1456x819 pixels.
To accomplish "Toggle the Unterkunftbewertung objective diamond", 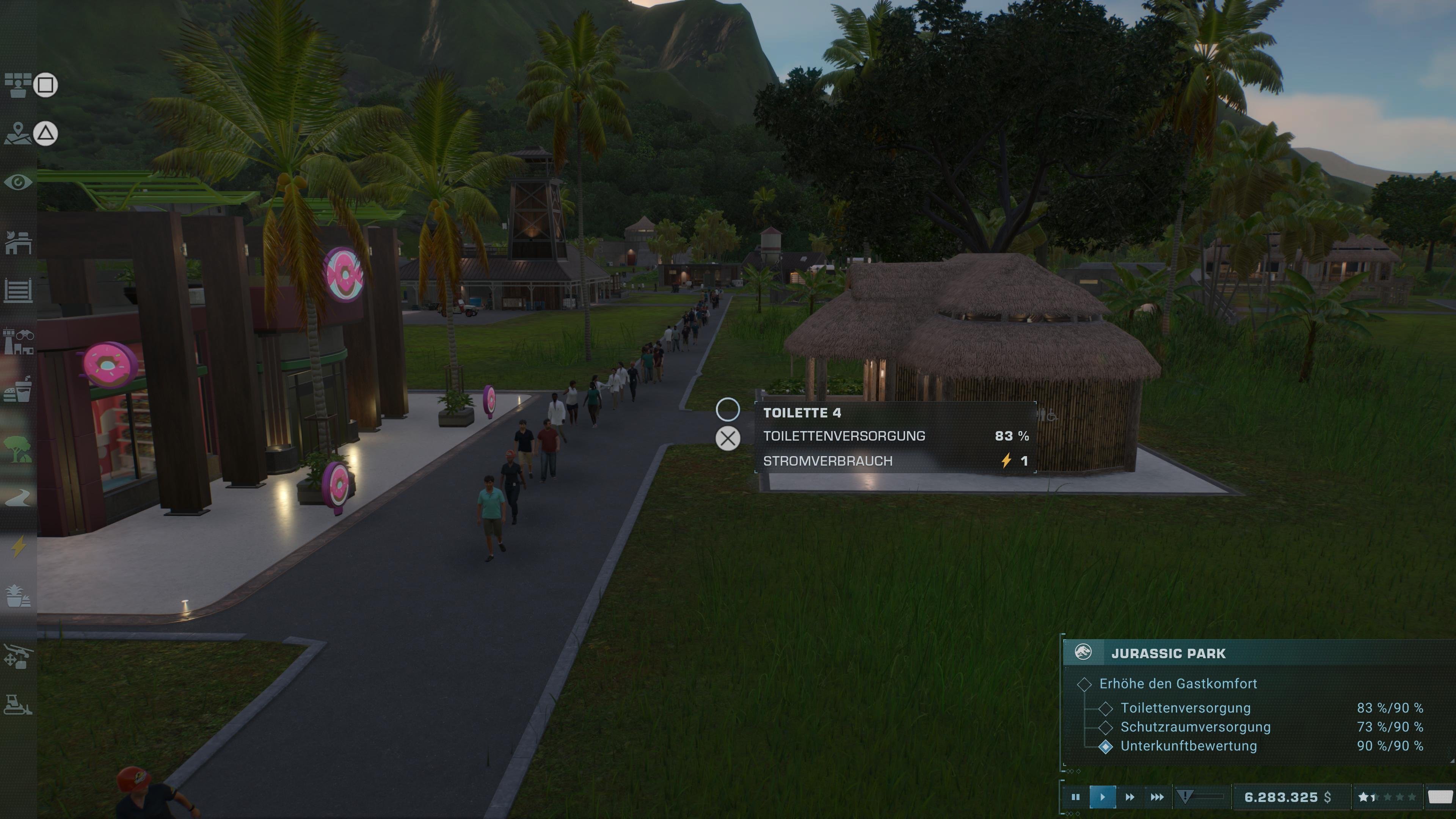I will (1106, 746).
